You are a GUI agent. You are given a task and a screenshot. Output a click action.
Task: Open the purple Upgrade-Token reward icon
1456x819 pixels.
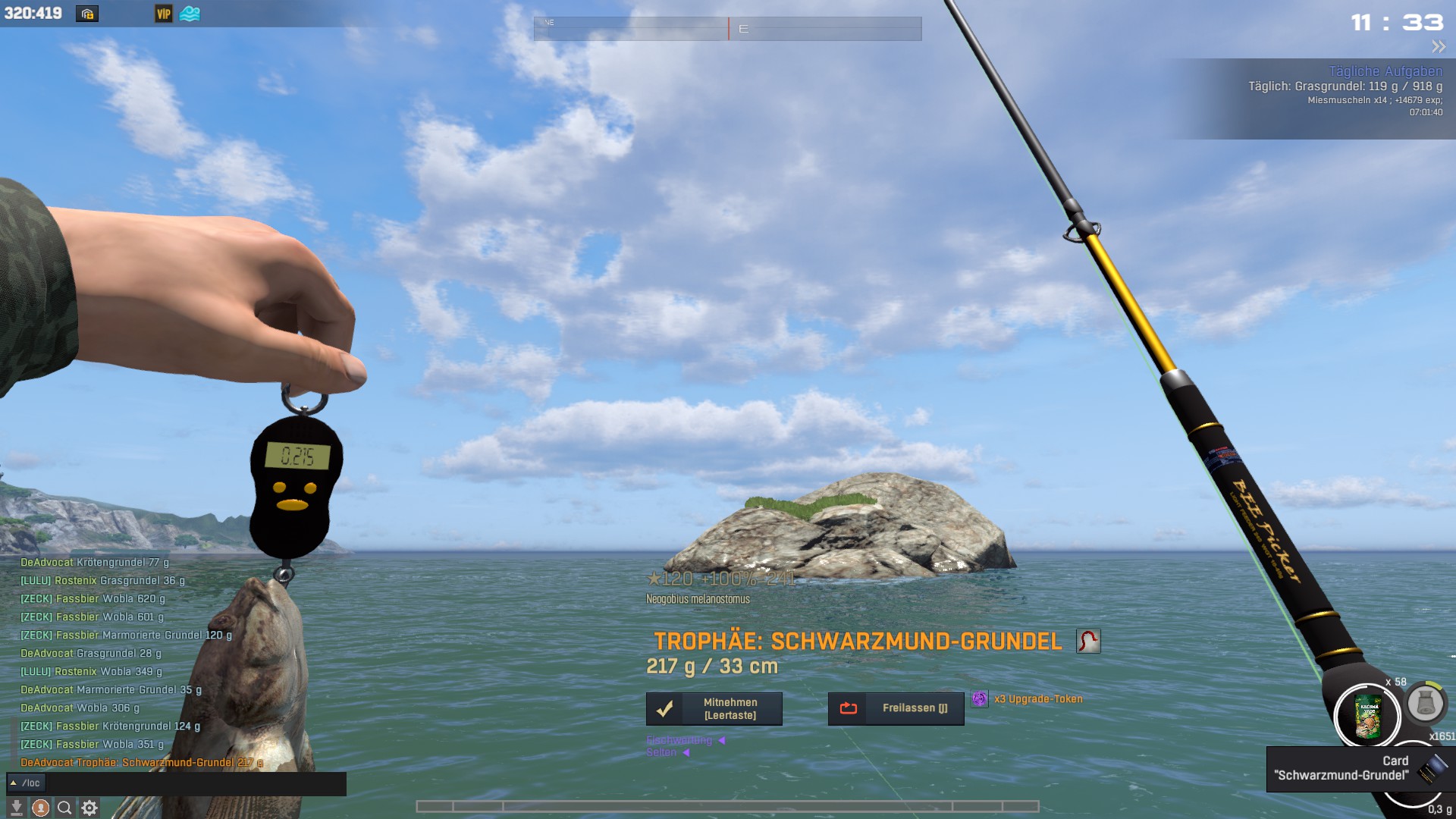click(x=980, y=699)
